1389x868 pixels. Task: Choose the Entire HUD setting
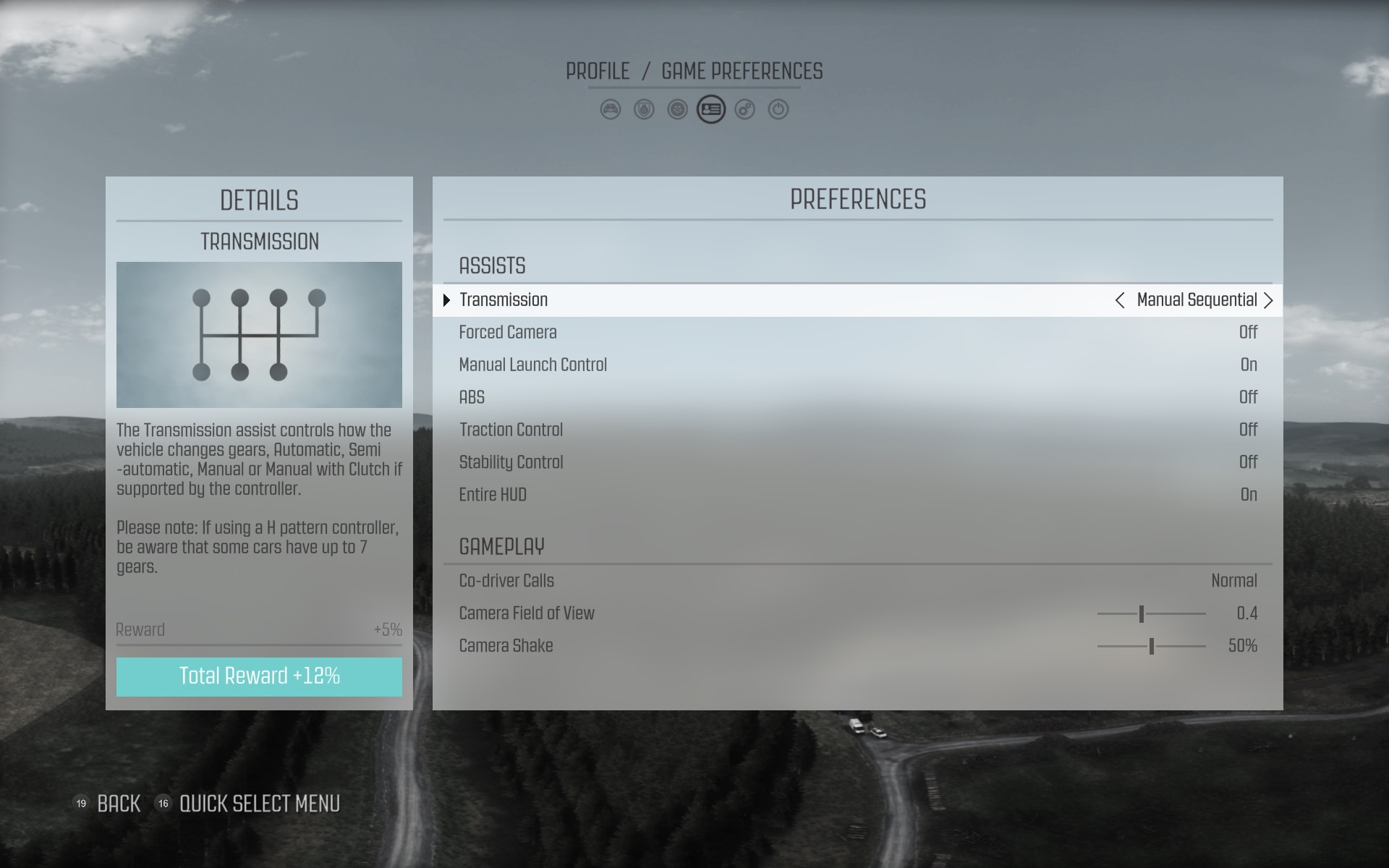857,495
